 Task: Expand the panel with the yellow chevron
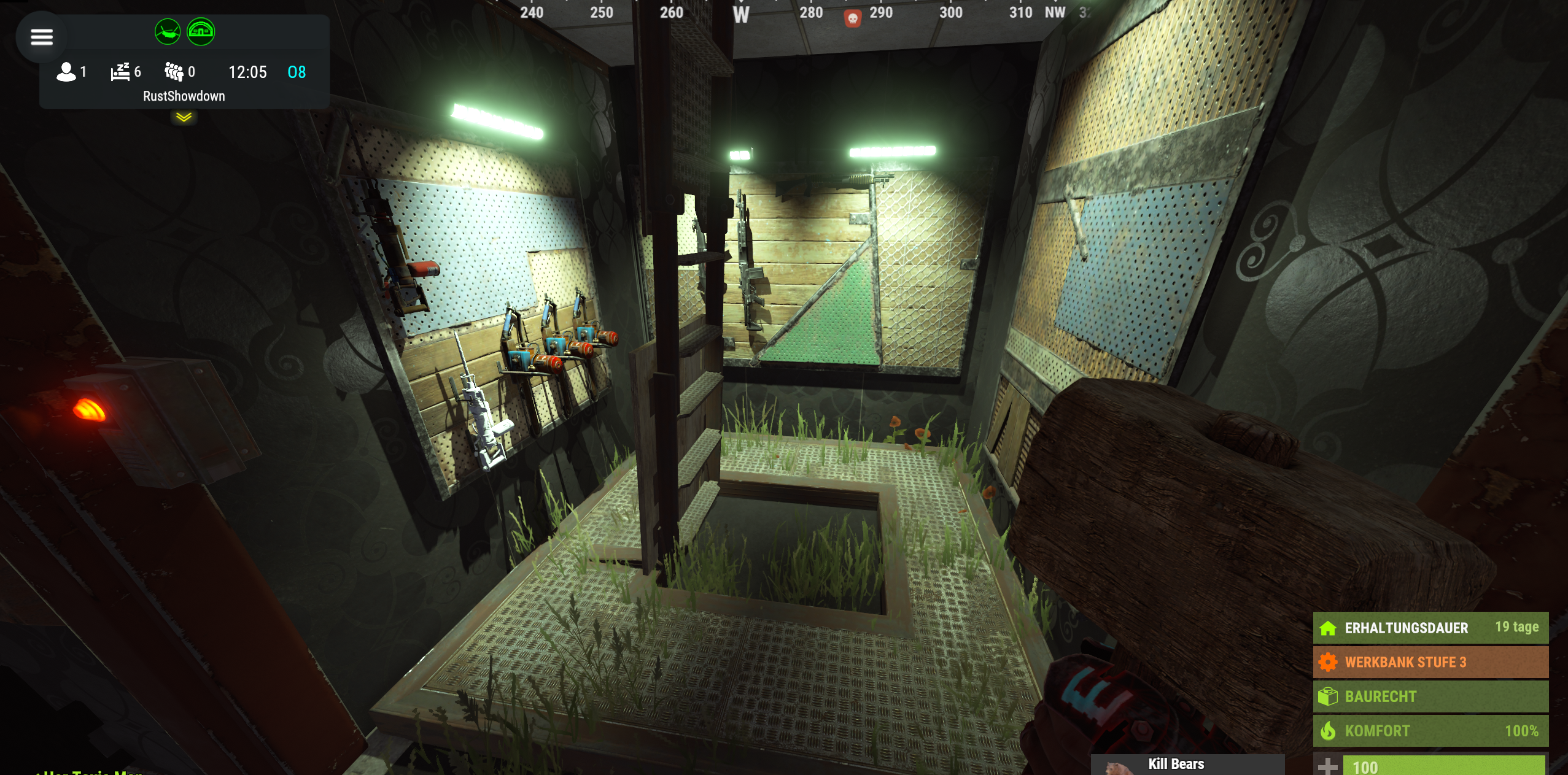(x=184, y=117)
